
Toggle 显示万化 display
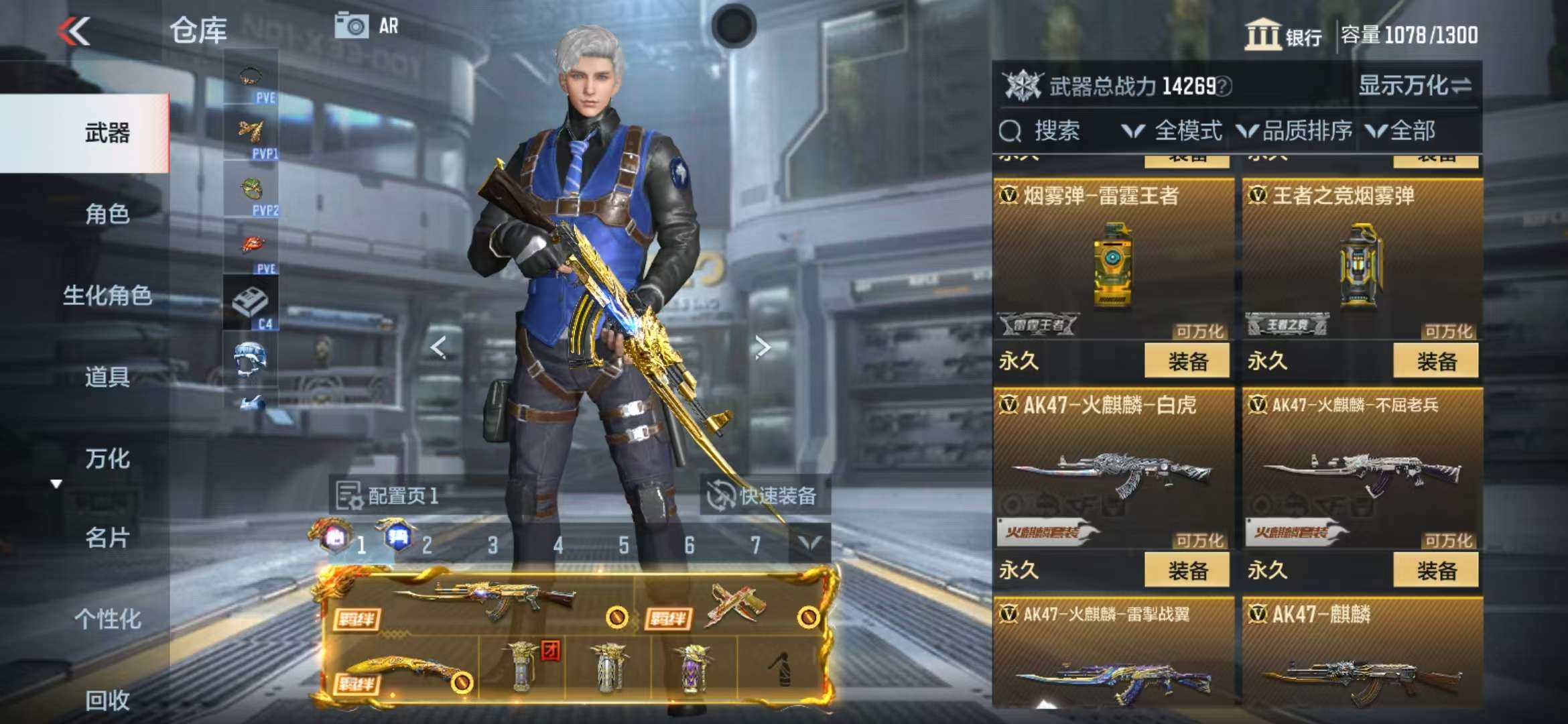(1414, 86)
